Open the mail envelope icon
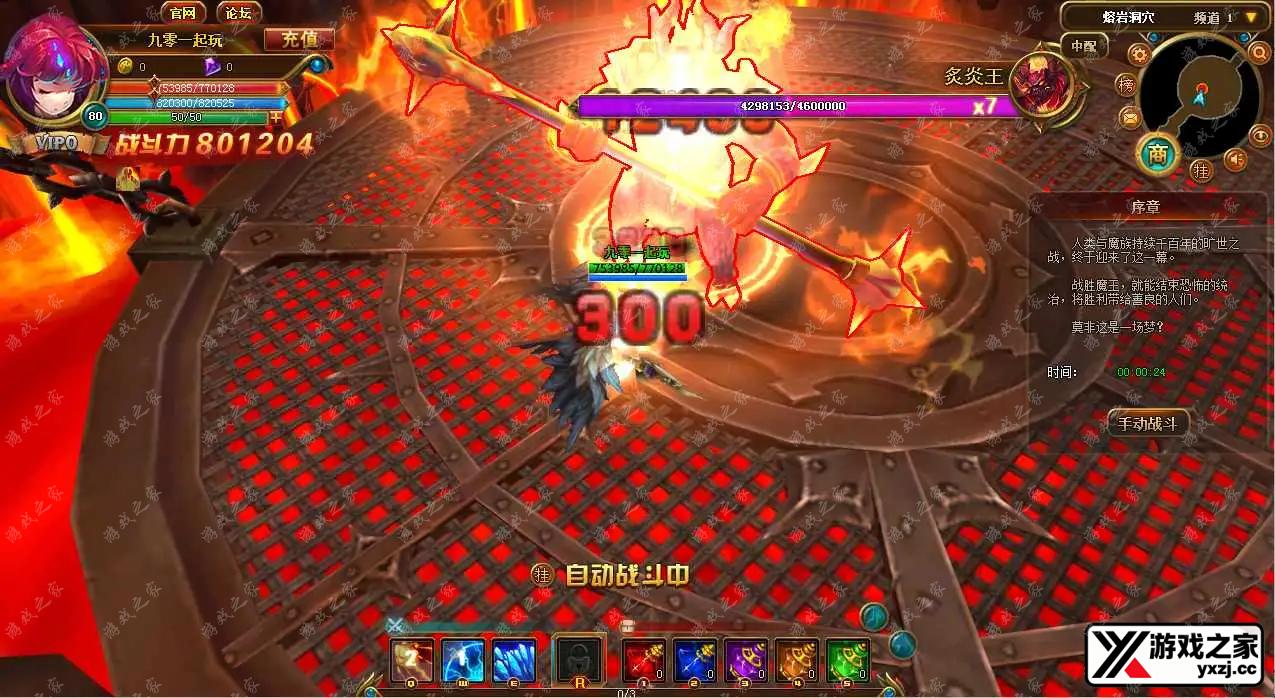This screenshot has width=1275, height=698. [1131, 119]
